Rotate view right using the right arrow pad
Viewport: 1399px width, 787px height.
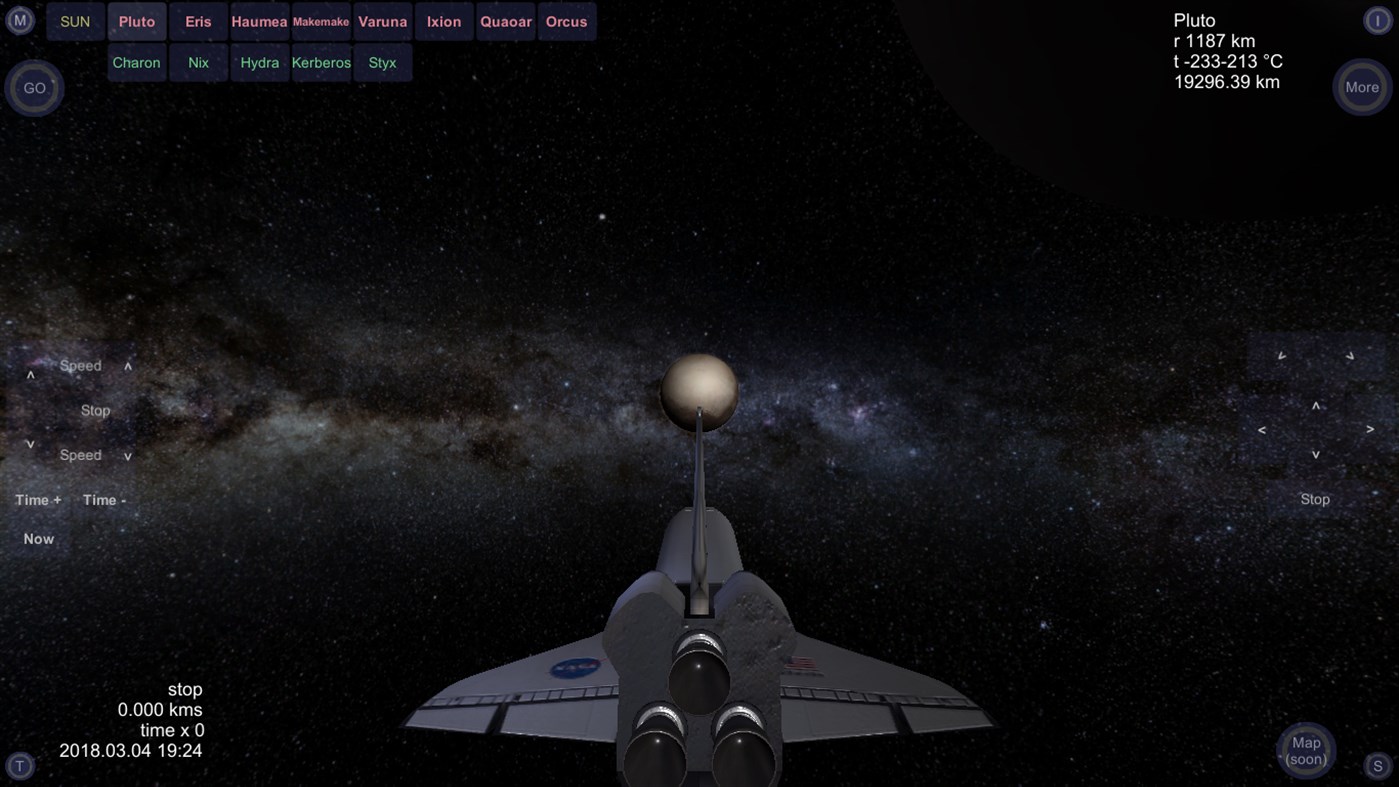pyautogui.click(x=1370, y=429)
